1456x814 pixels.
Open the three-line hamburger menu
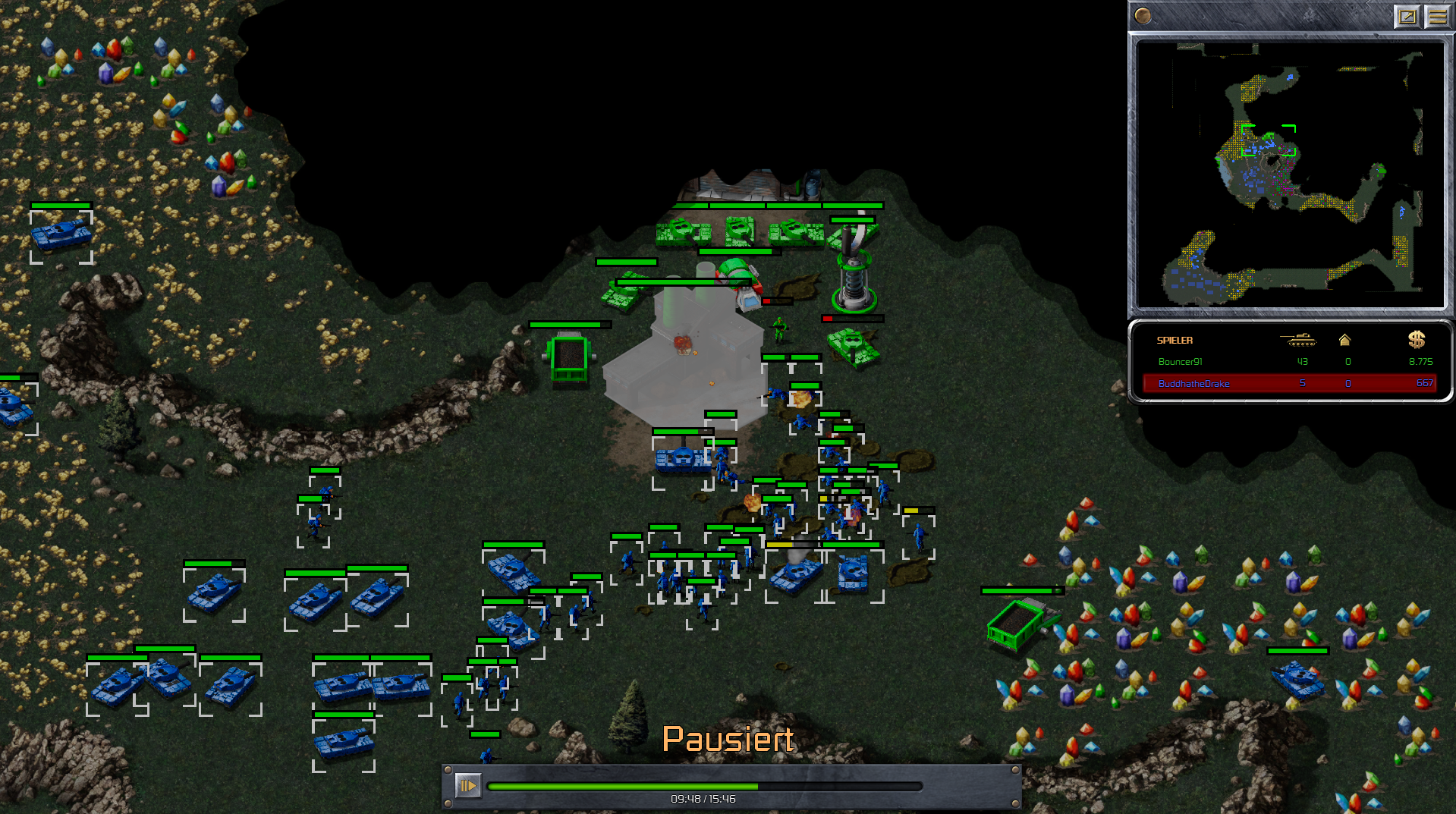(x=1437, y=16)
